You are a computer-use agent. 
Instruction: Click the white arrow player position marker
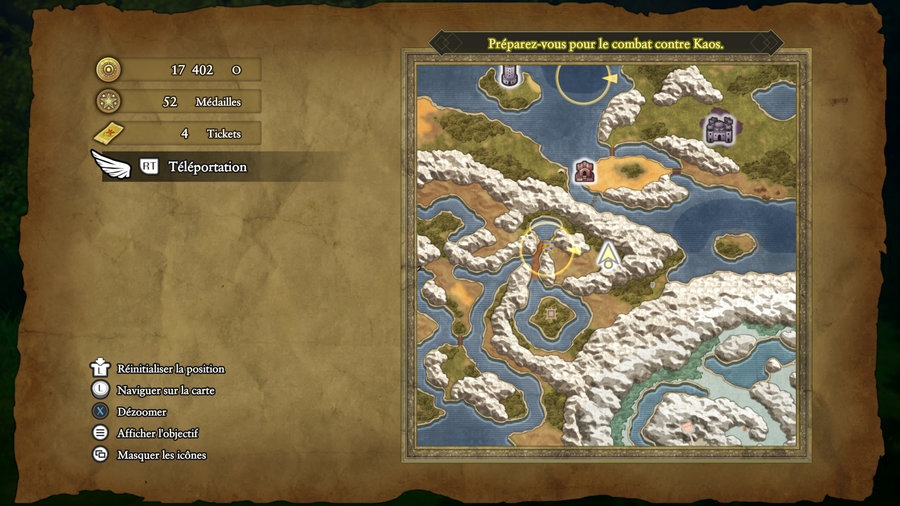point(607,257)
